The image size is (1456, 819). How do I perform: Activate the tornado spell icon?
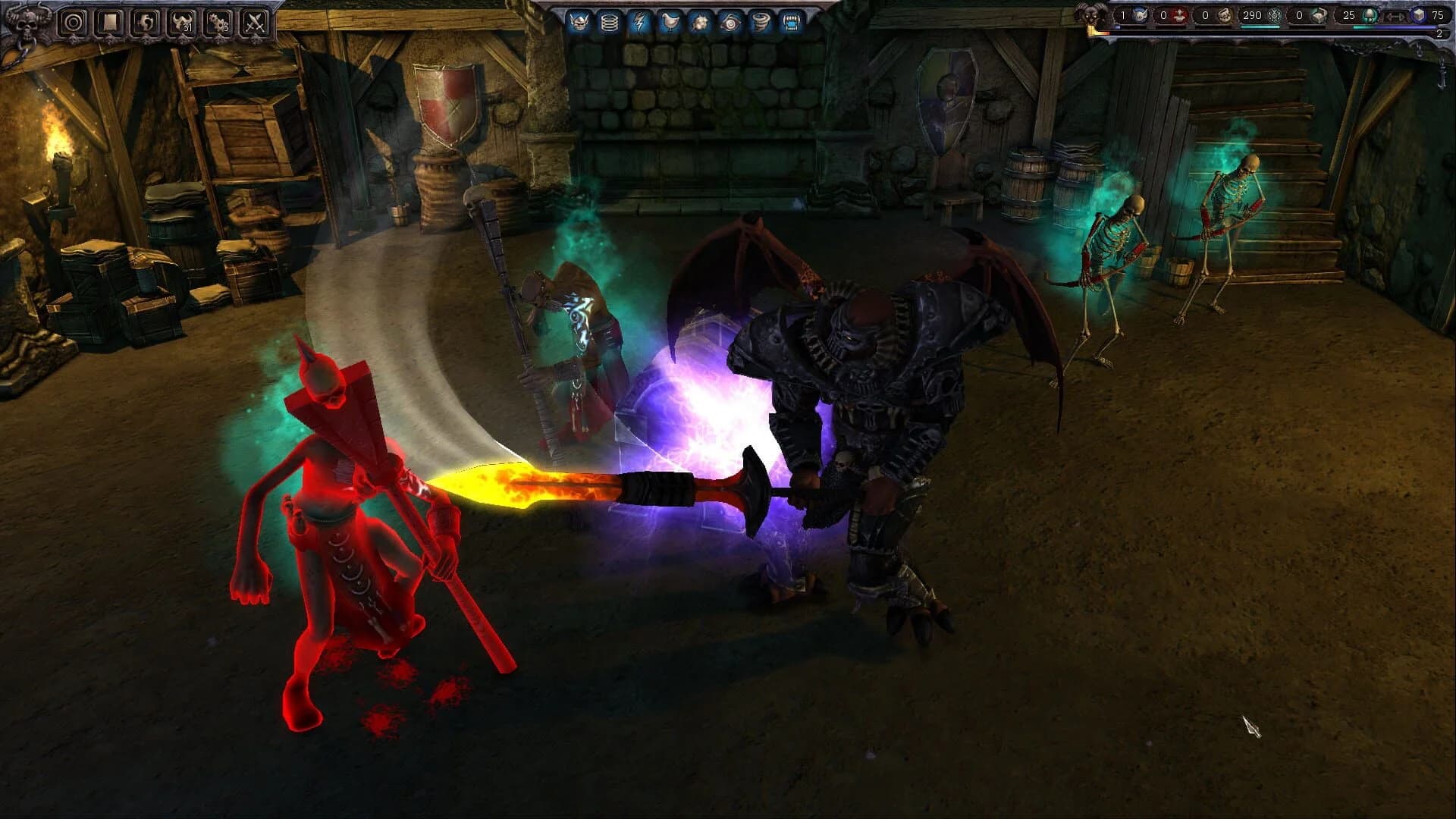[x=761, y=22]
